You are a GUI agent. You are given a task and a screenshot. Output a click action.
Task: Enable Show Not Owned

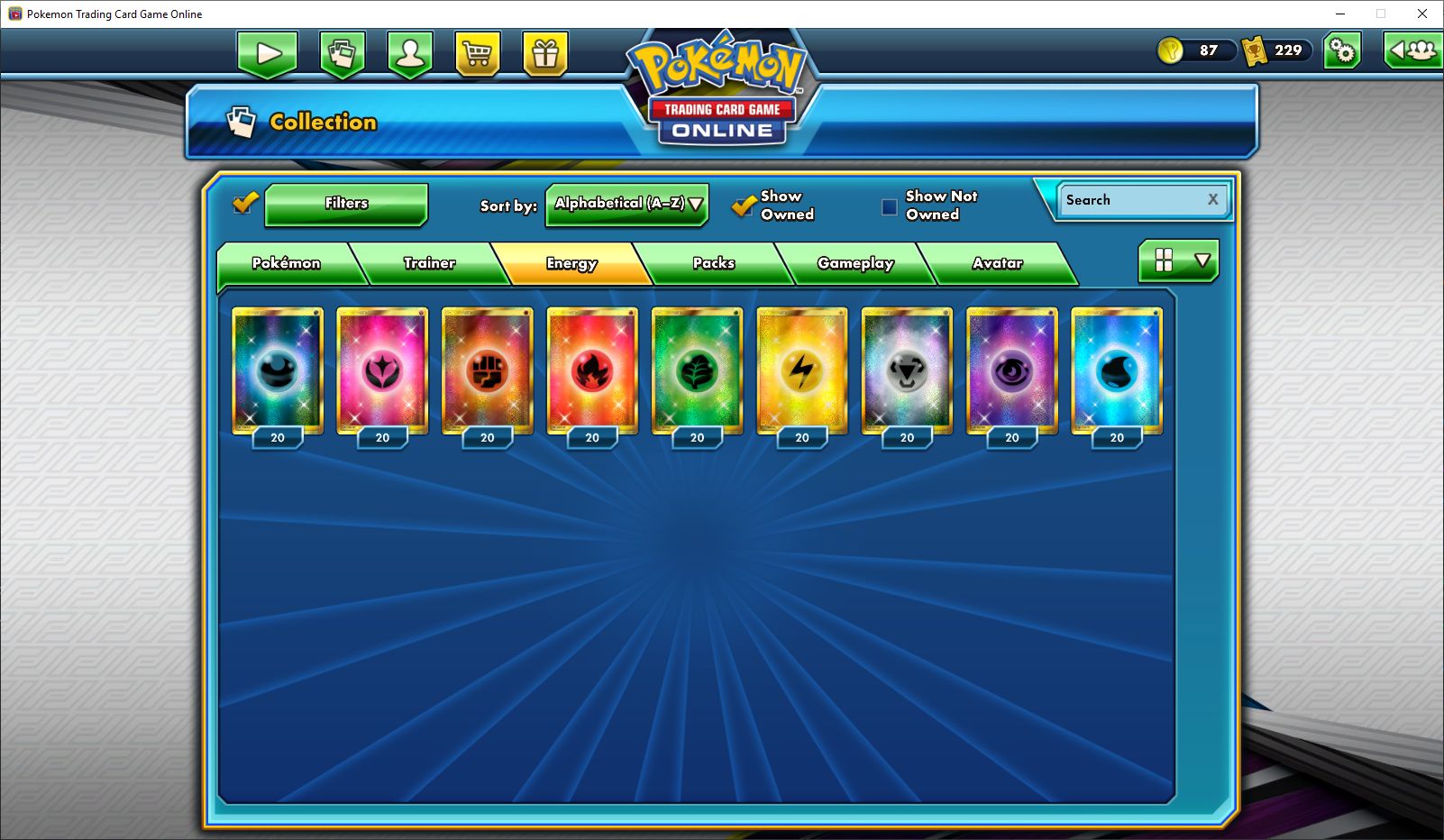pos(887,206)
